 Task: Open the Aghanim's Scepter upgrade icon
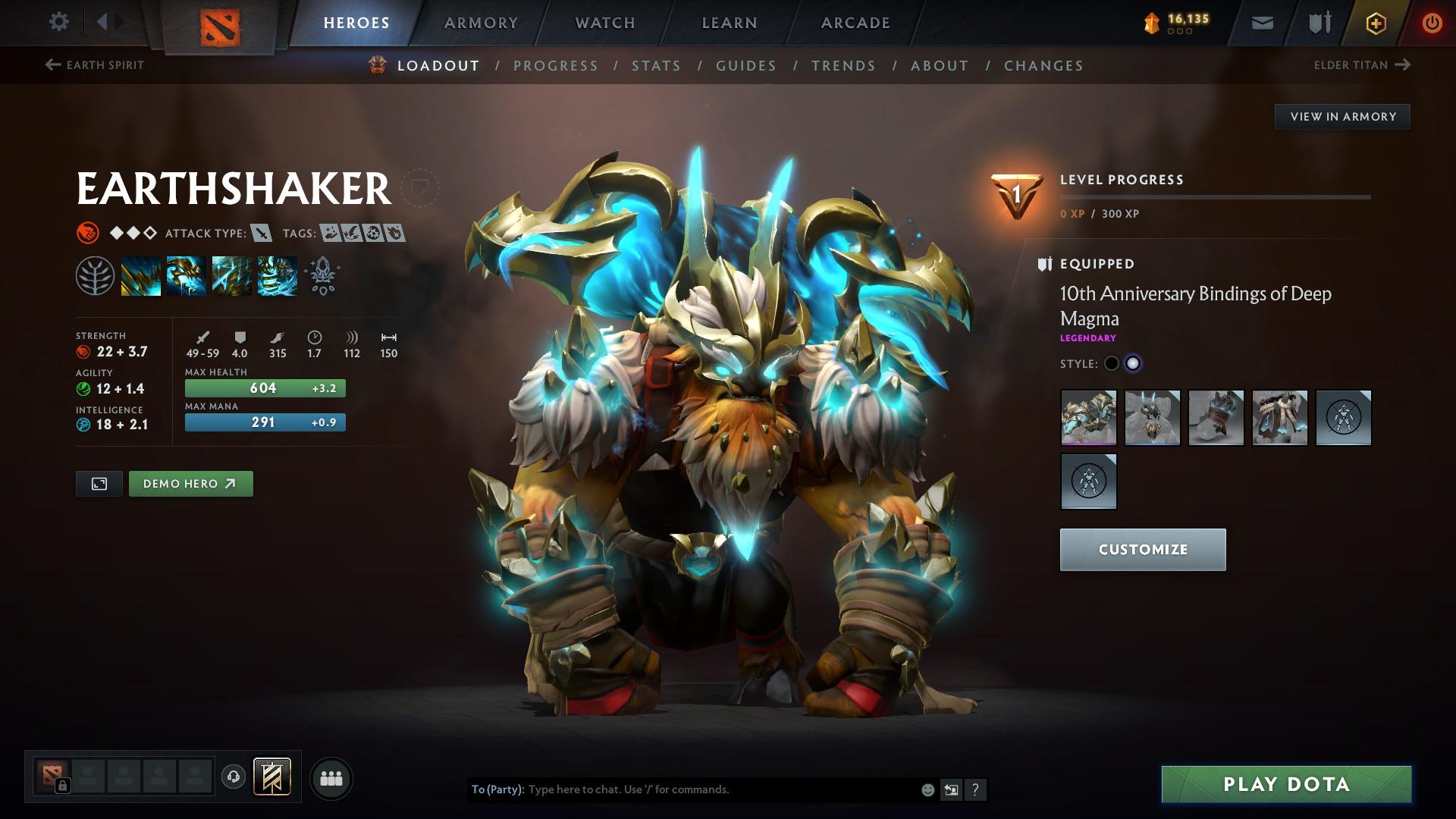point(322,275)
